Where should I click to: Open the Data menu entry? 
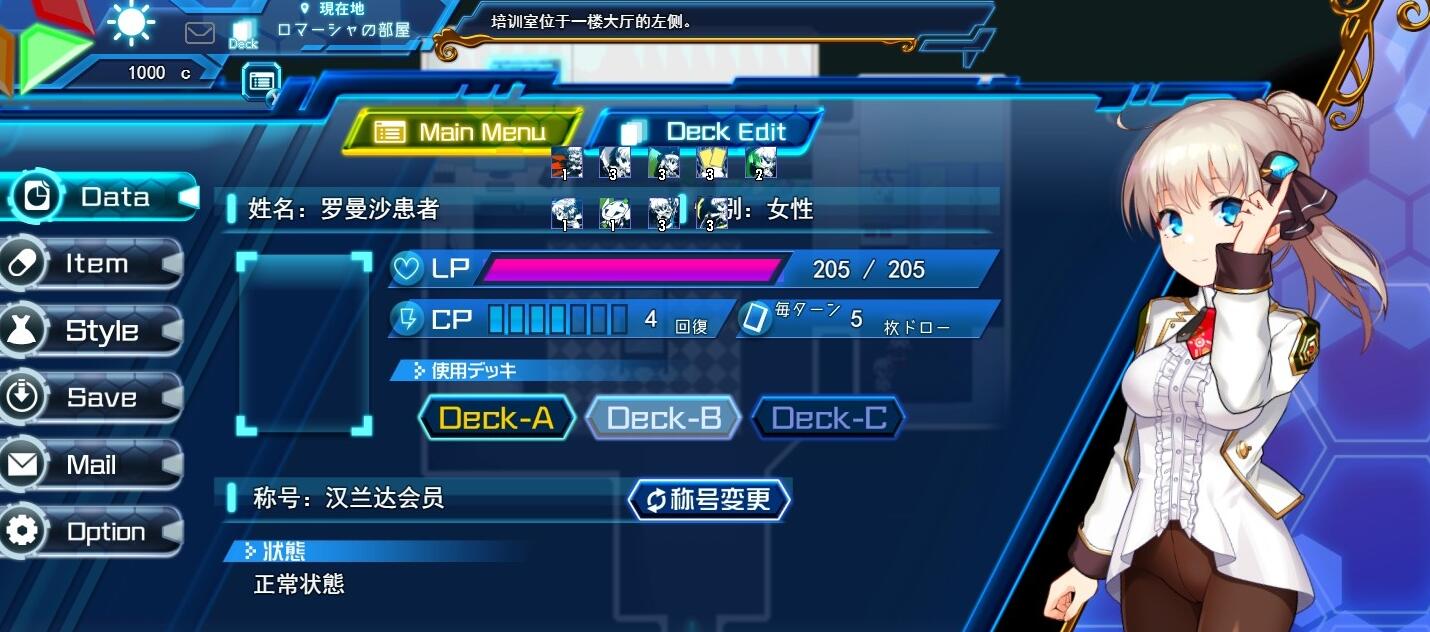100,197
